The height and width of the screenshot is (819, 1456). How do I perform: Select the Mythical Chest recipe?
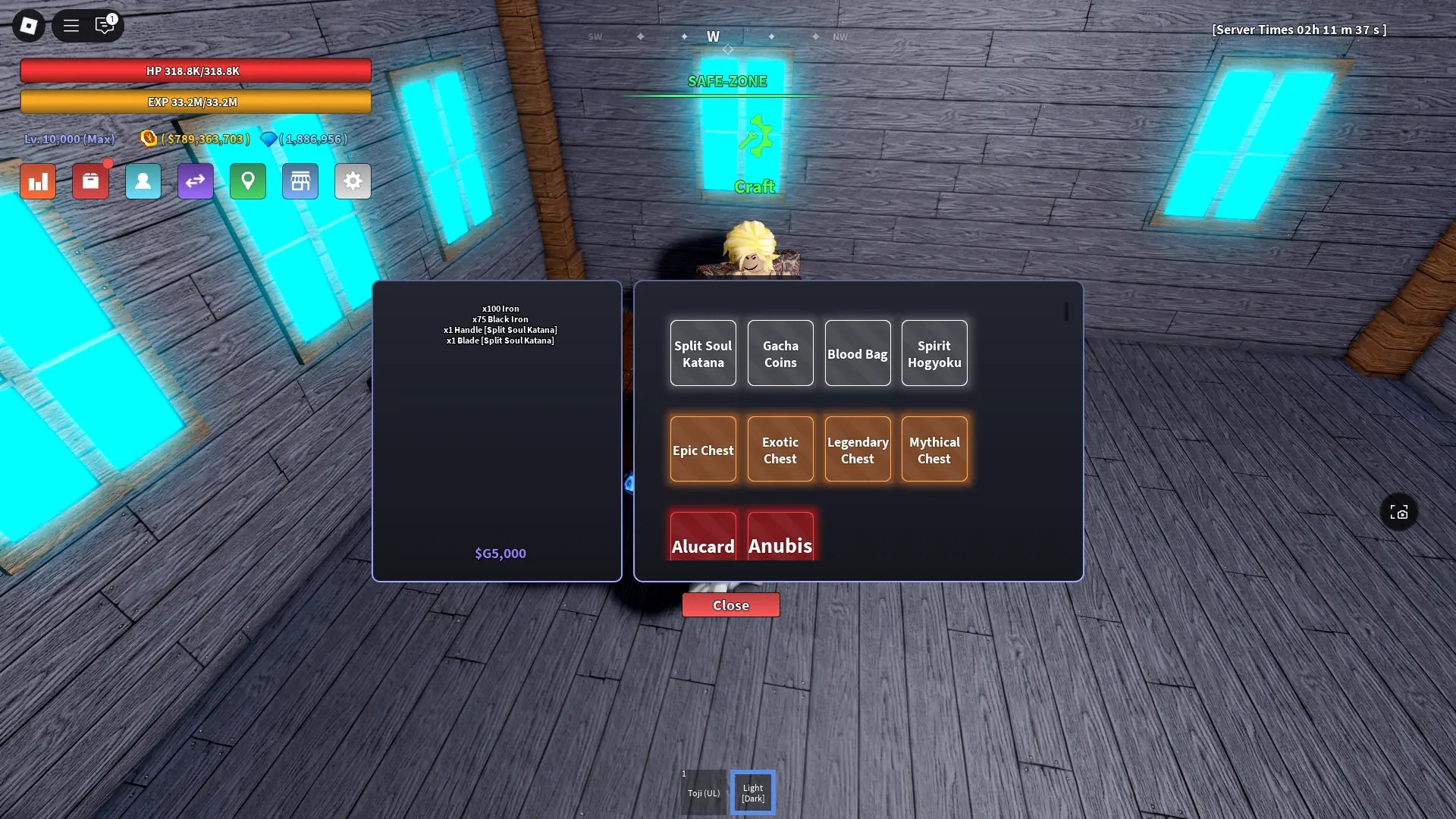click(934, 449)
